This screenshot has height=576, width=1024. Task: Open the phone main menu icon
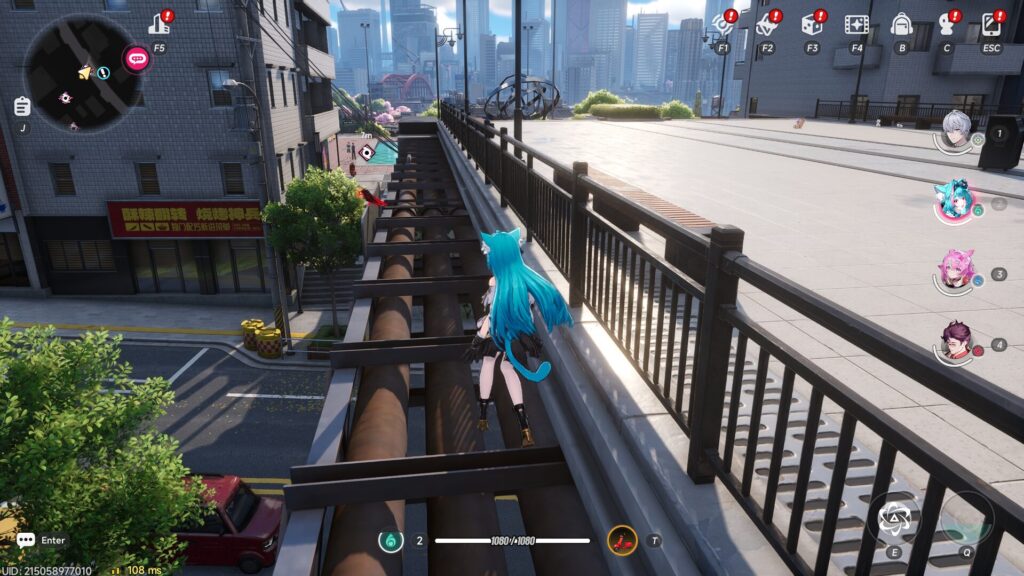[991, 24]
